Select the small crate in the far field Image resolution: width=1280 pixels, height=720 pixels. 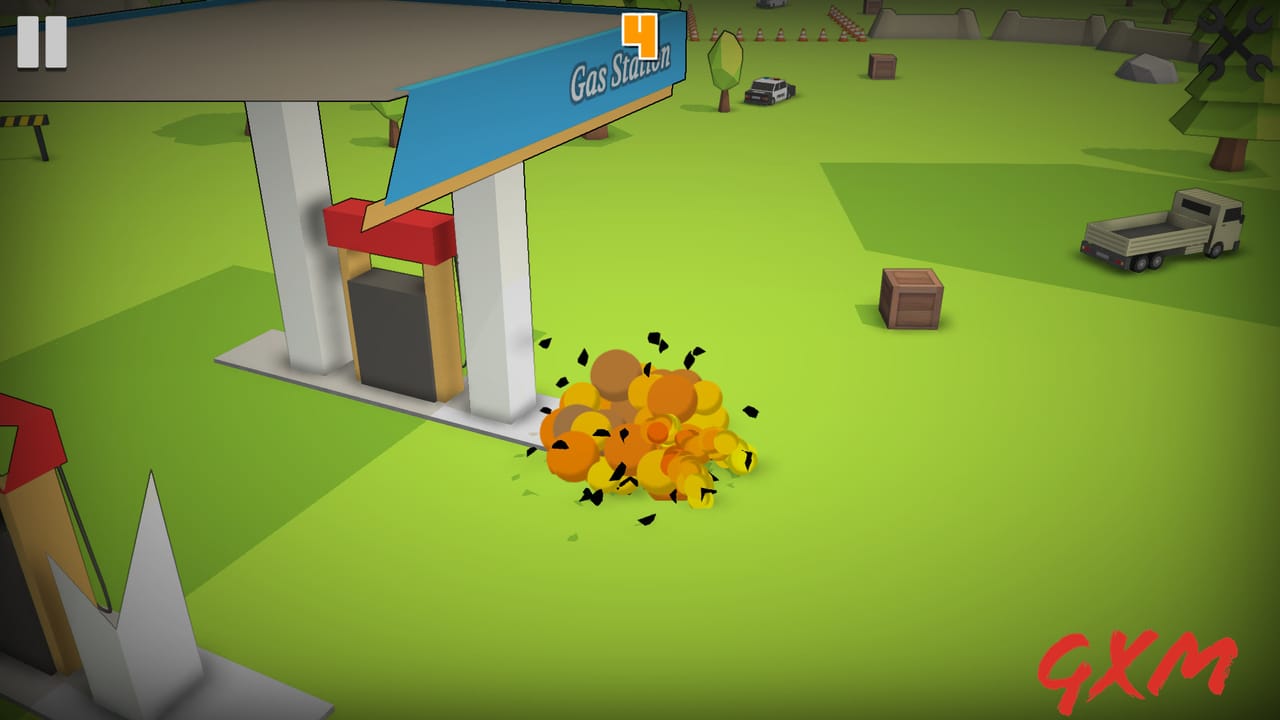pyautogui.click(x=881, y=65)
